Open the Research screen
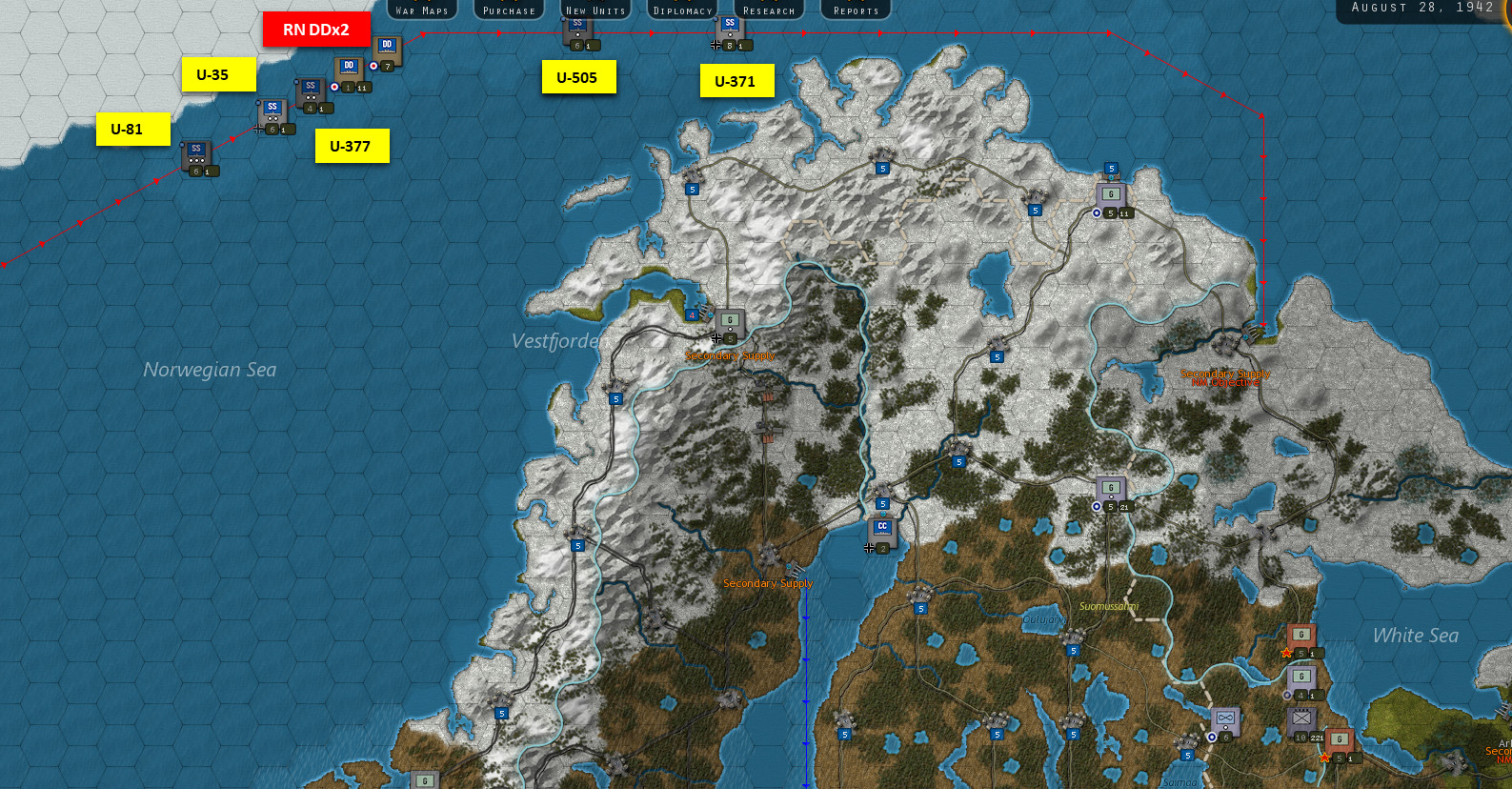Viewport: 1512px width, 789px height. tap(768, 10)
